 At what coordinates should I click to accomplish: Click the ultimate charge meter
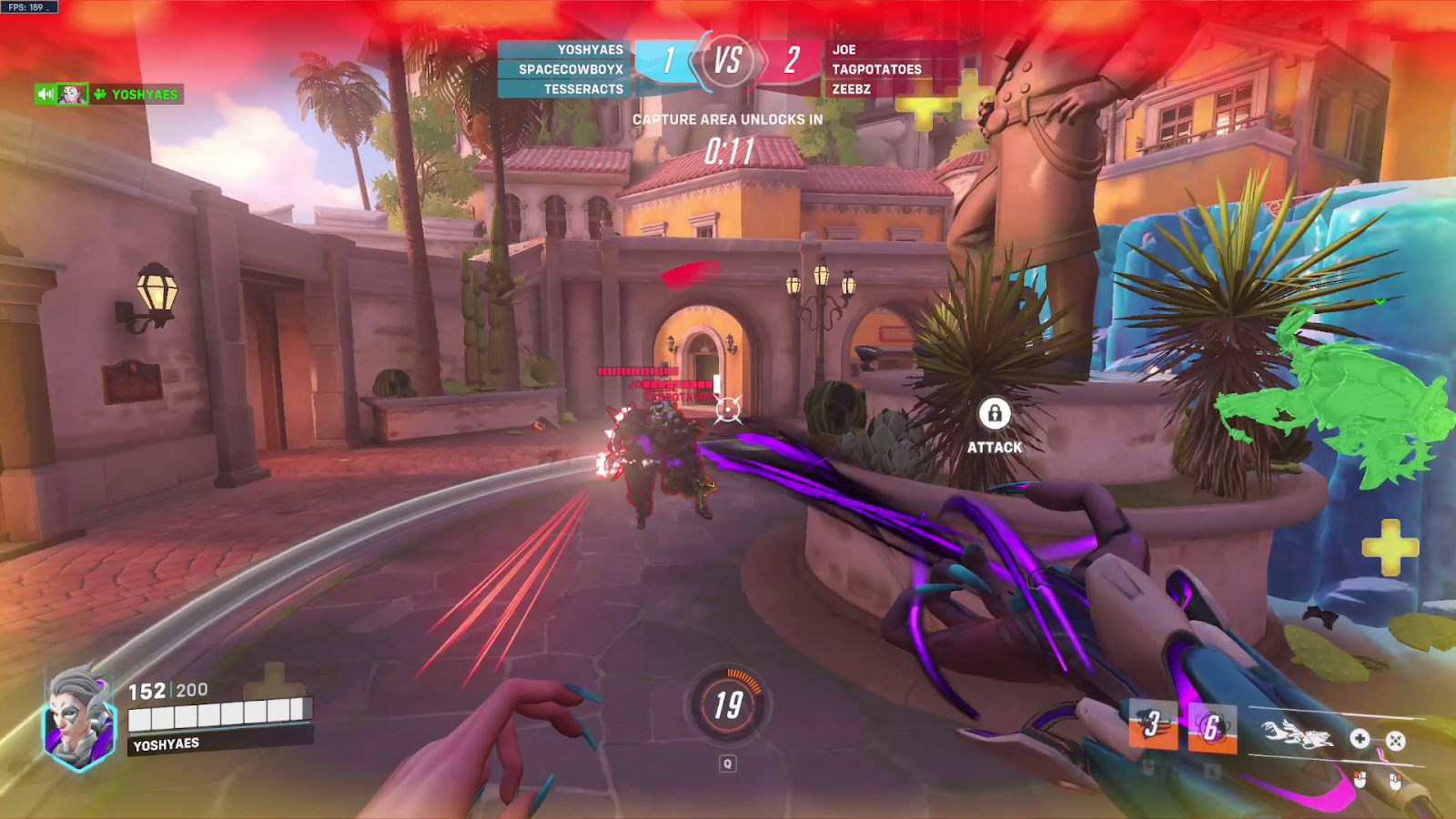click(x=728, y=704)
